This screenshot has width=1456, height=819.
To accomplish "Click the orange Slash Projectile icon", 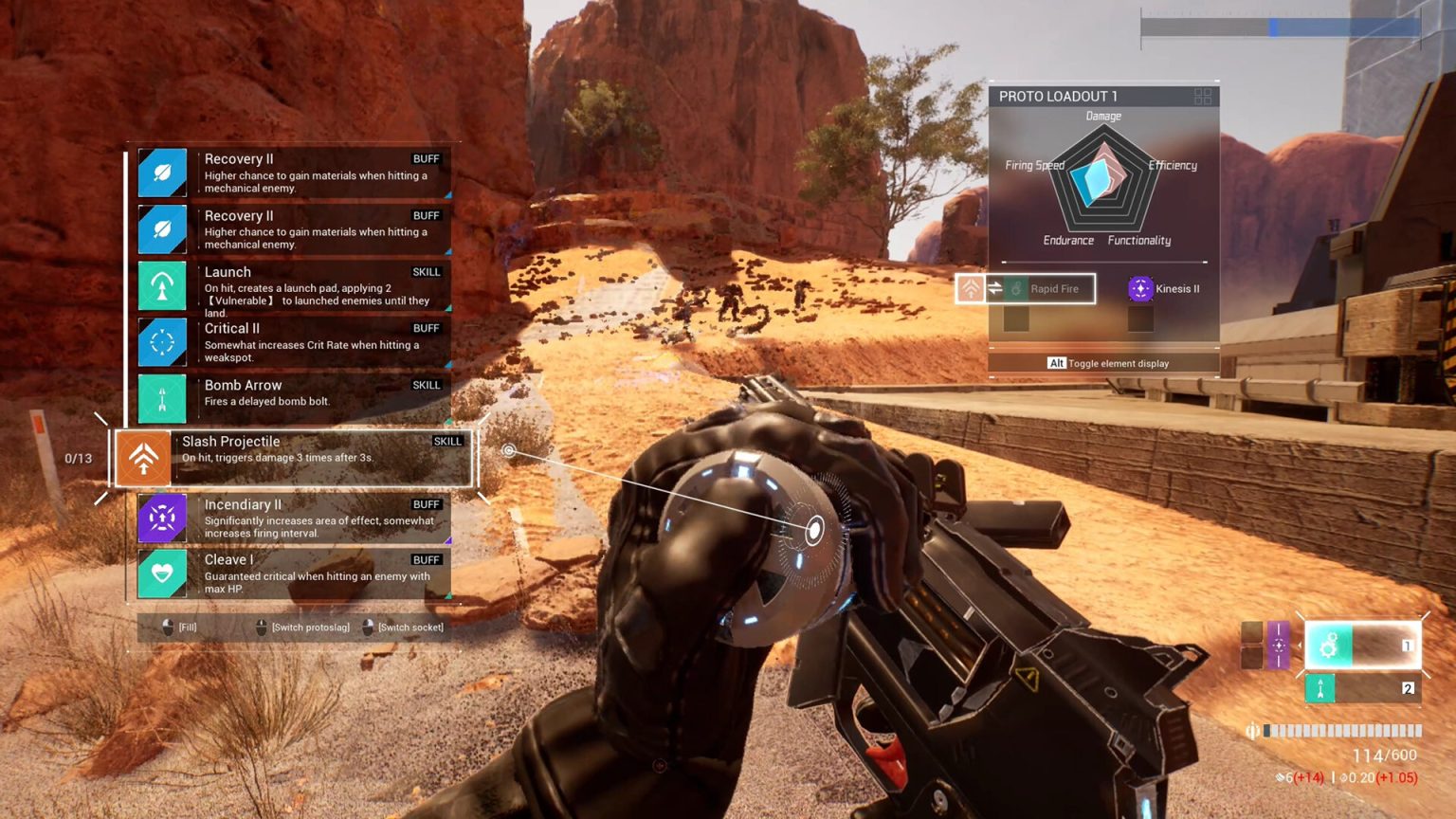I will point(142,458).
